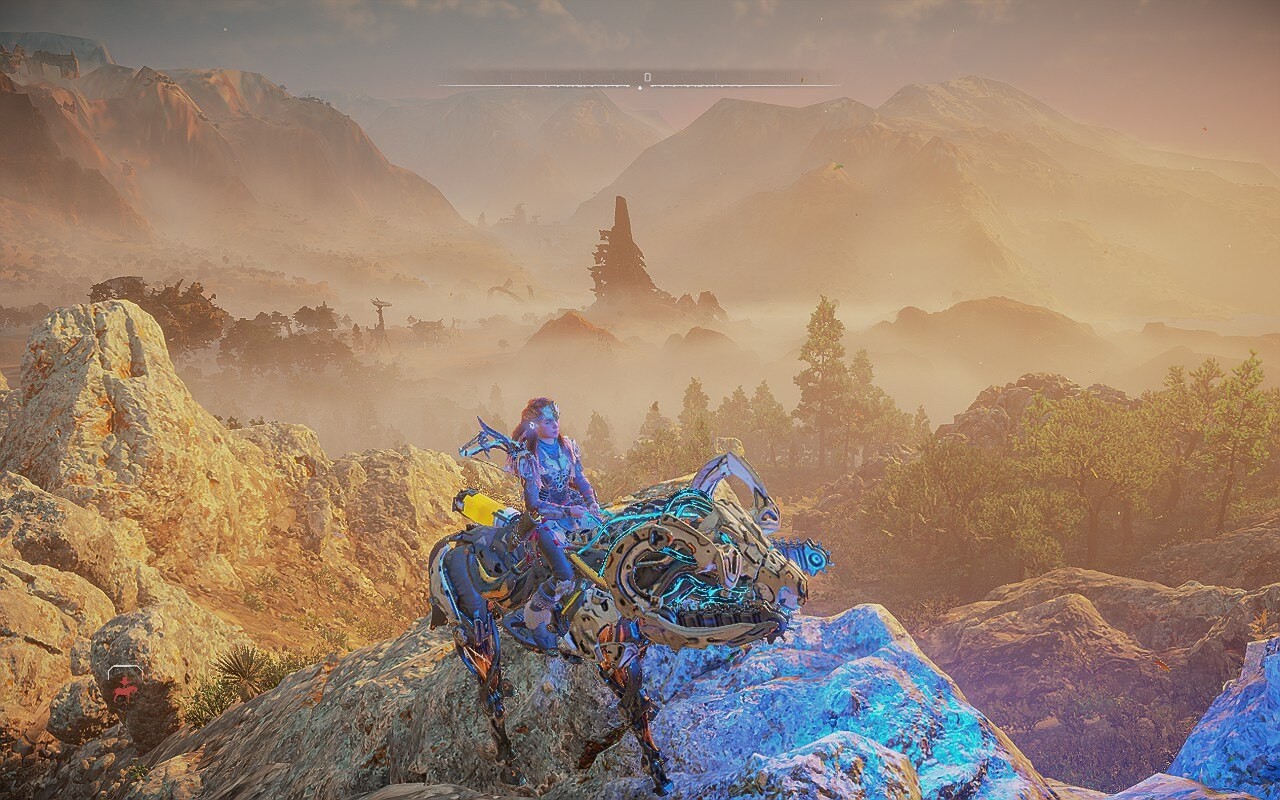Click the center marker on the compass bar
Viewport: 1280px width, 800px height.
pyautogui.click(x=648, y=77)
